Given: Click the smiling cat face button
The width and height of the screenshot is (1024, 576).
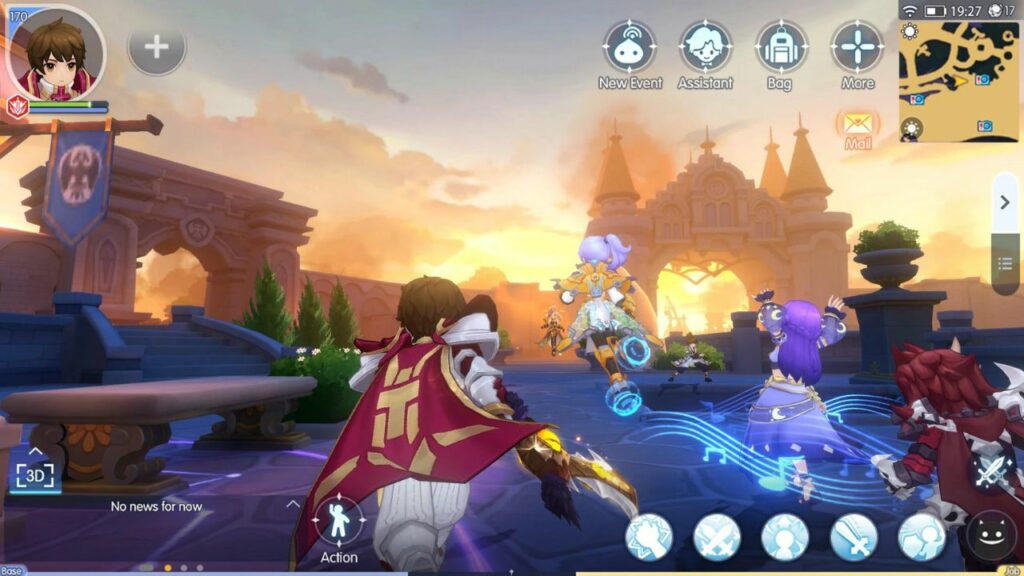Looking at the screenshot, I should coord(991,538).
